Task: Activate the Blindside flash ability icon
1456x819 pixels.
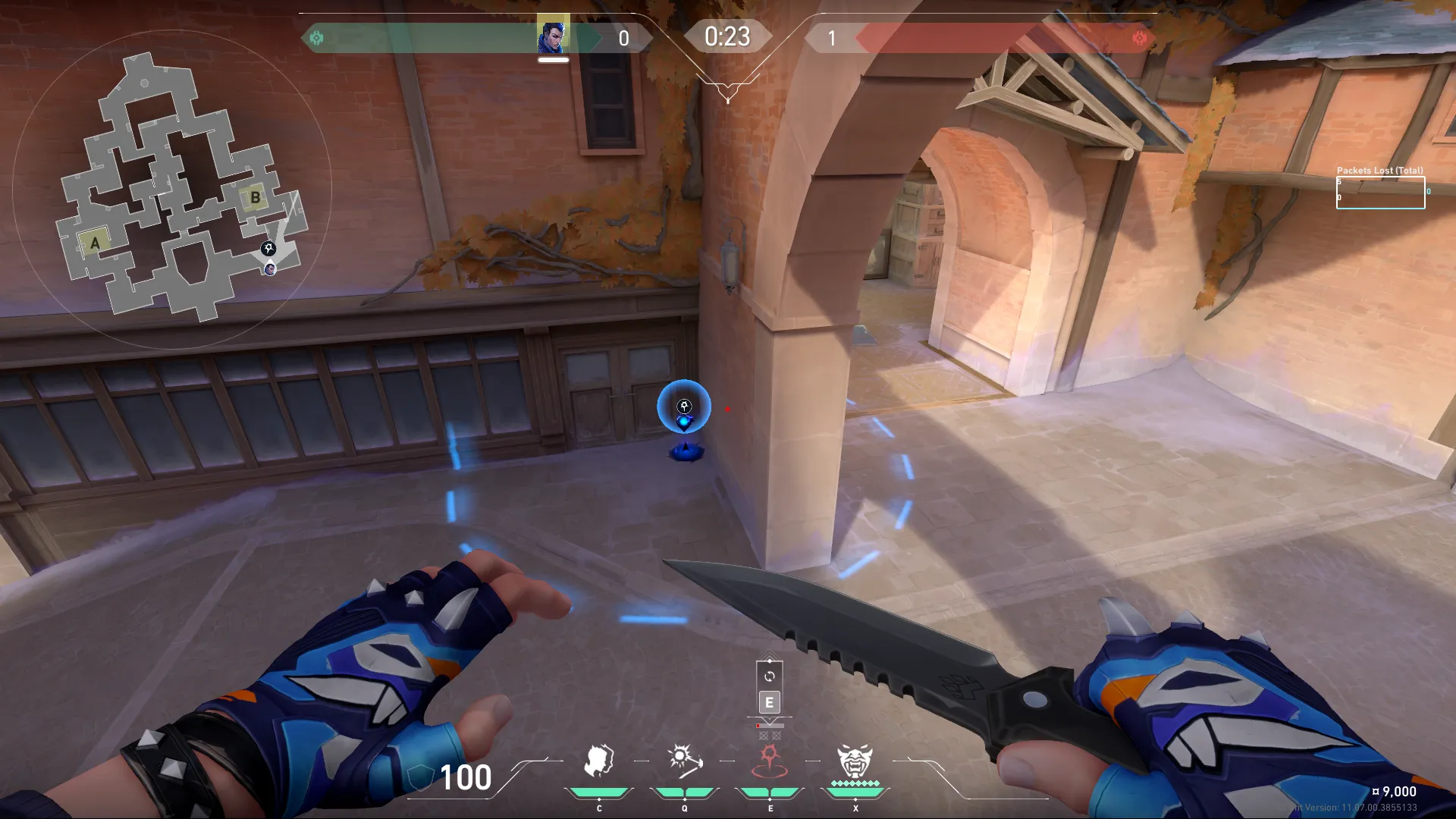Action: 684,761
